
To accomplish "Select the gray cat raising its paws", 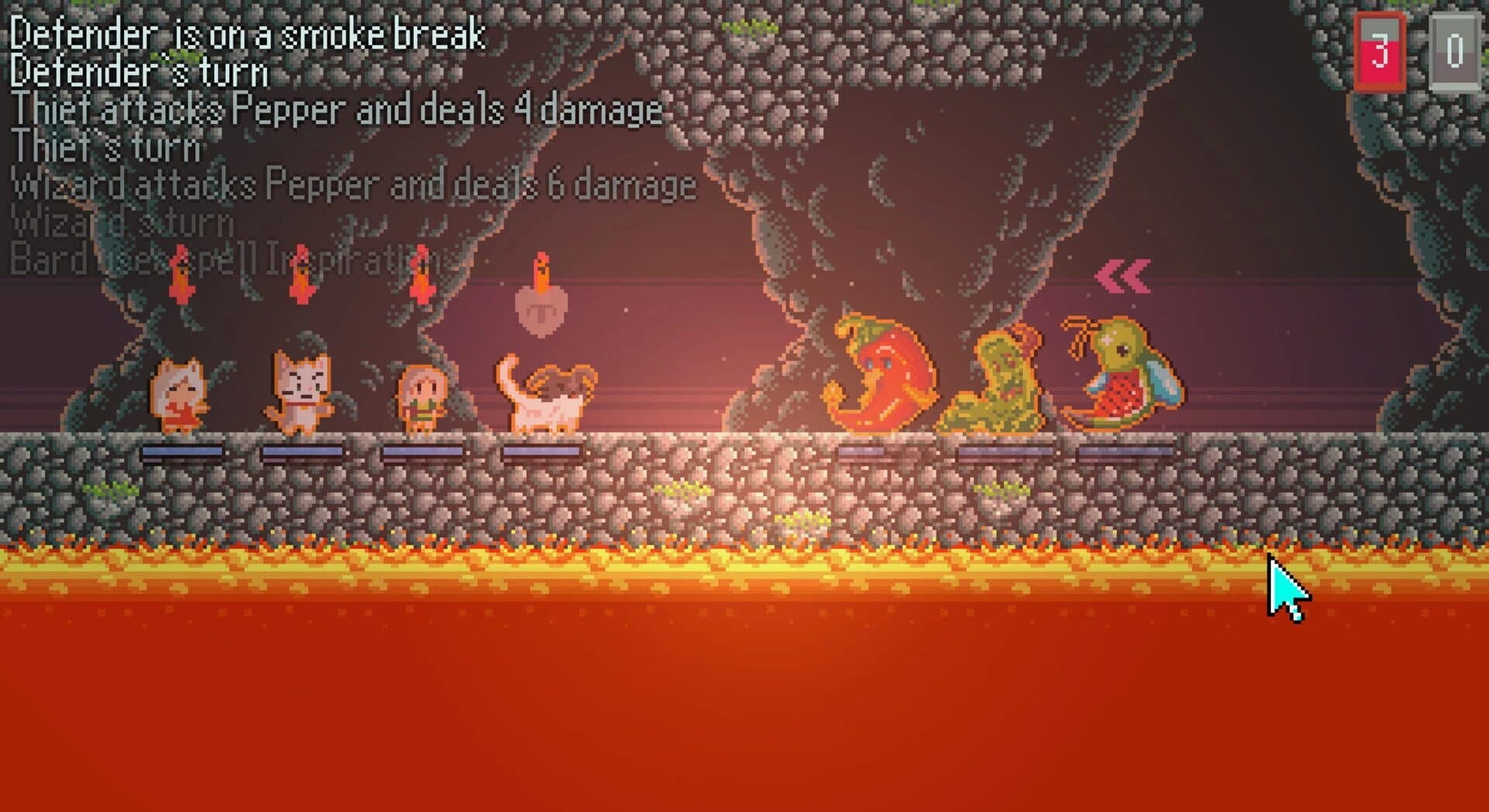I will pos(304,392).
